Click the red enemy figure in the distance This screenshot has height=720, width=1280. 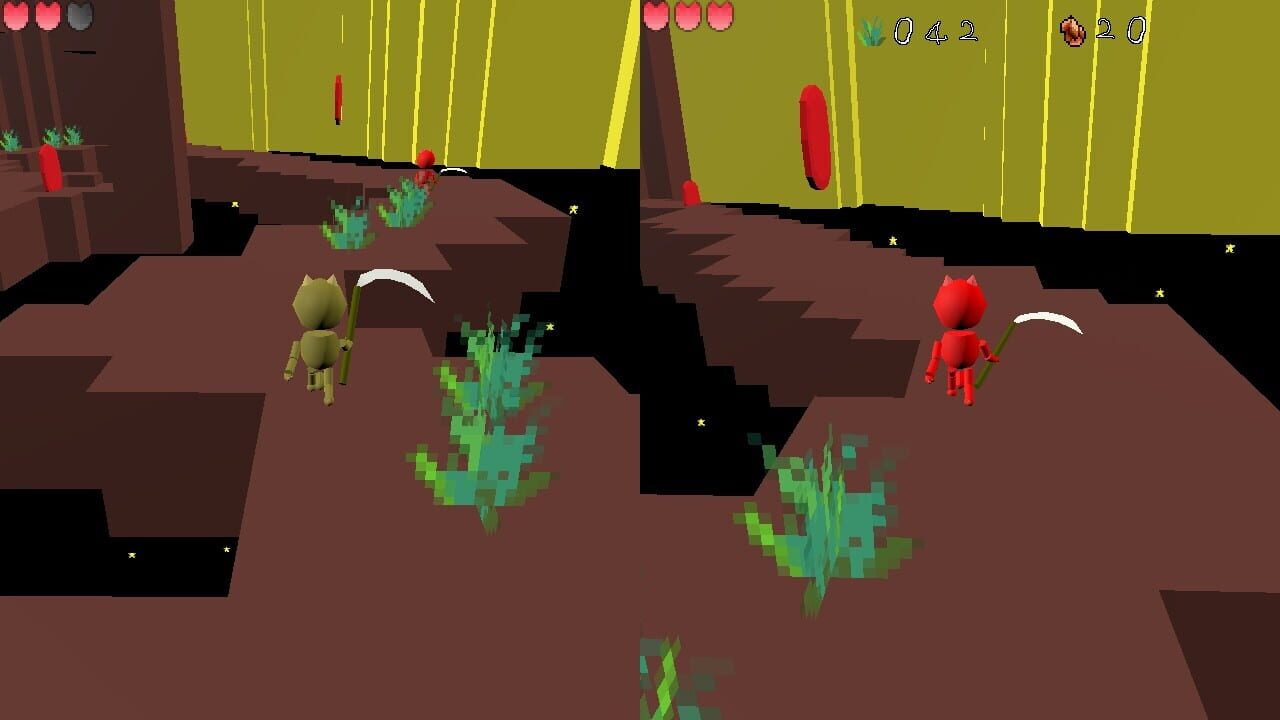424,165
